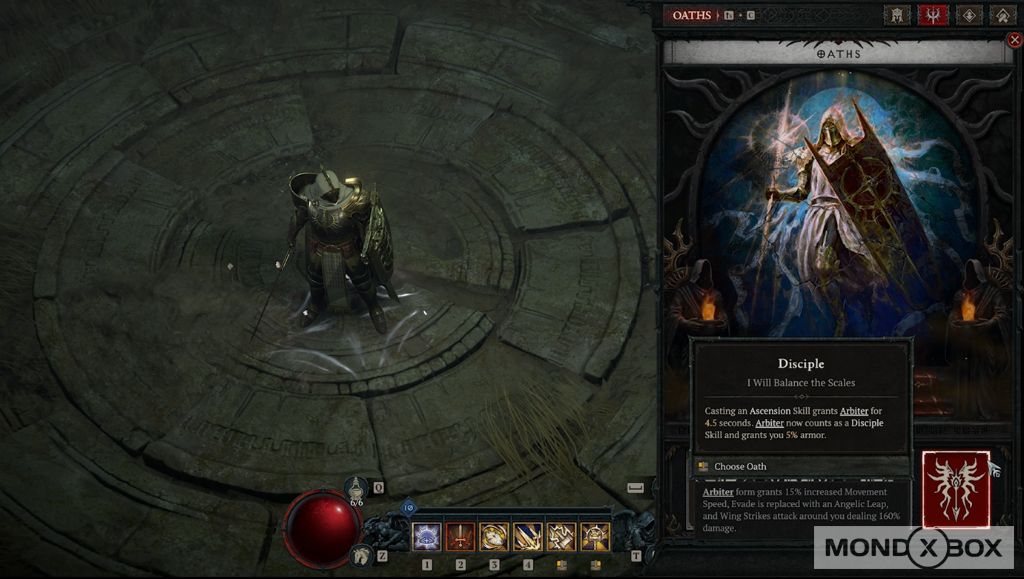Select the Disciple oath emblem
Viewport: 1024px width, 579px height.
click(x=956, y=488)
